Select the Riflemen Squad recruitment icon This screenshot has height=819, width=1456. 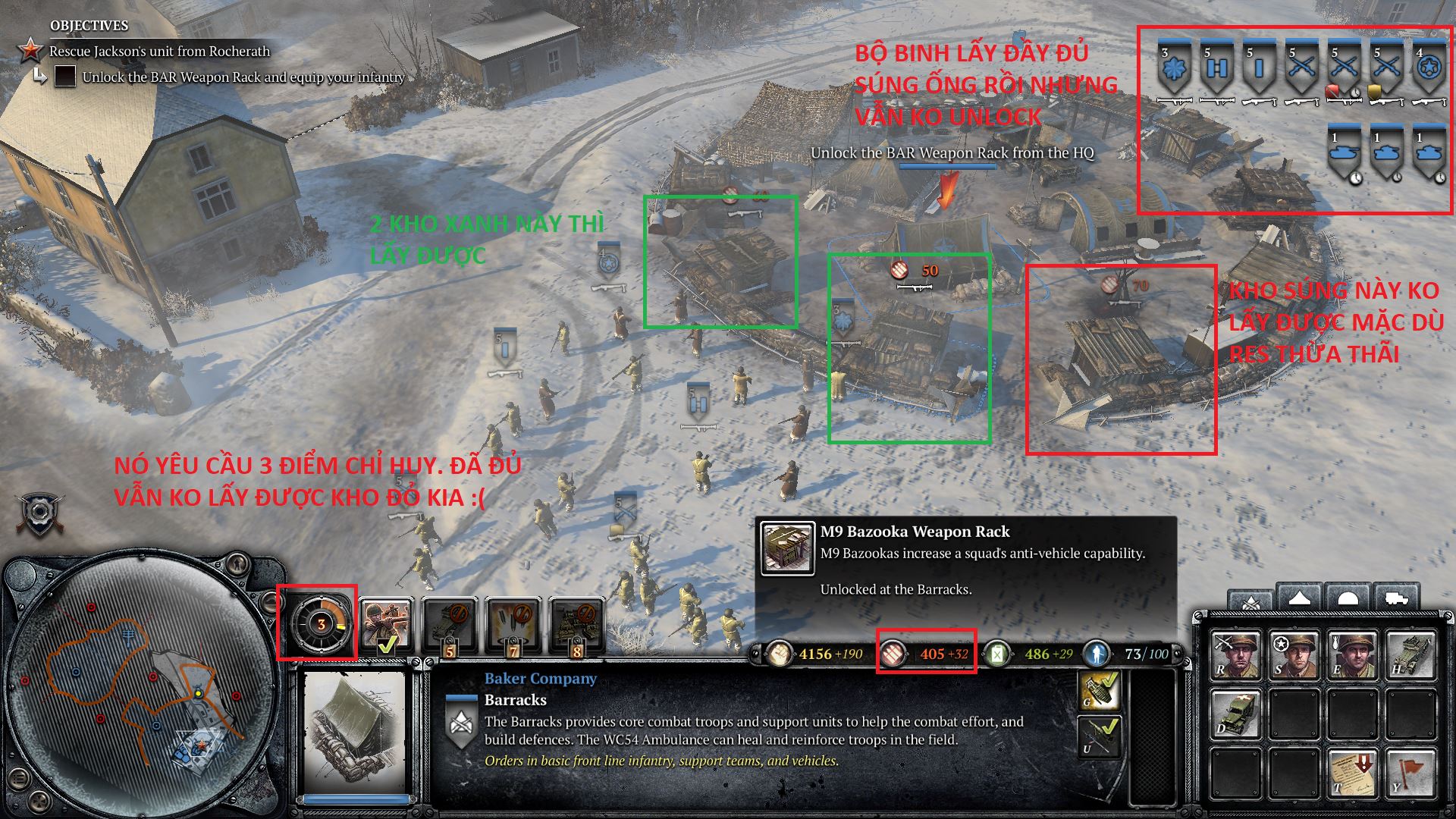click(1236, 653)
